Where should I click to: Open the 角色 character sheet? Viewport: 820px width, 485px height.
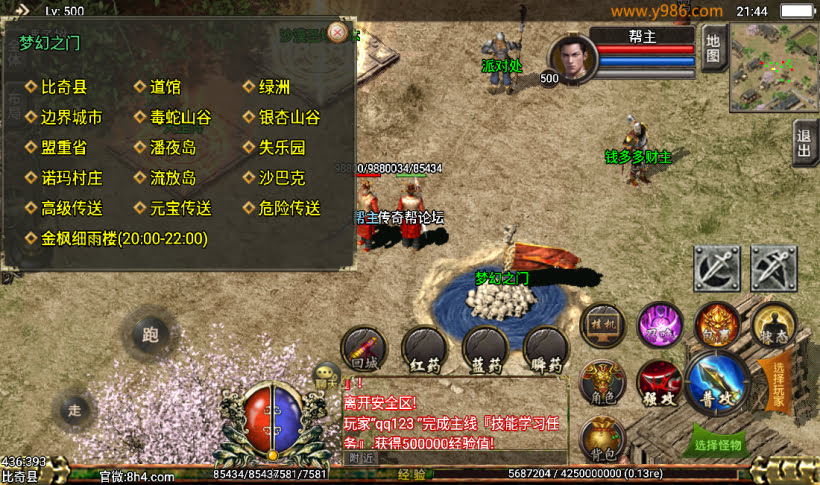pyautogui.click(x=603, y=384)
